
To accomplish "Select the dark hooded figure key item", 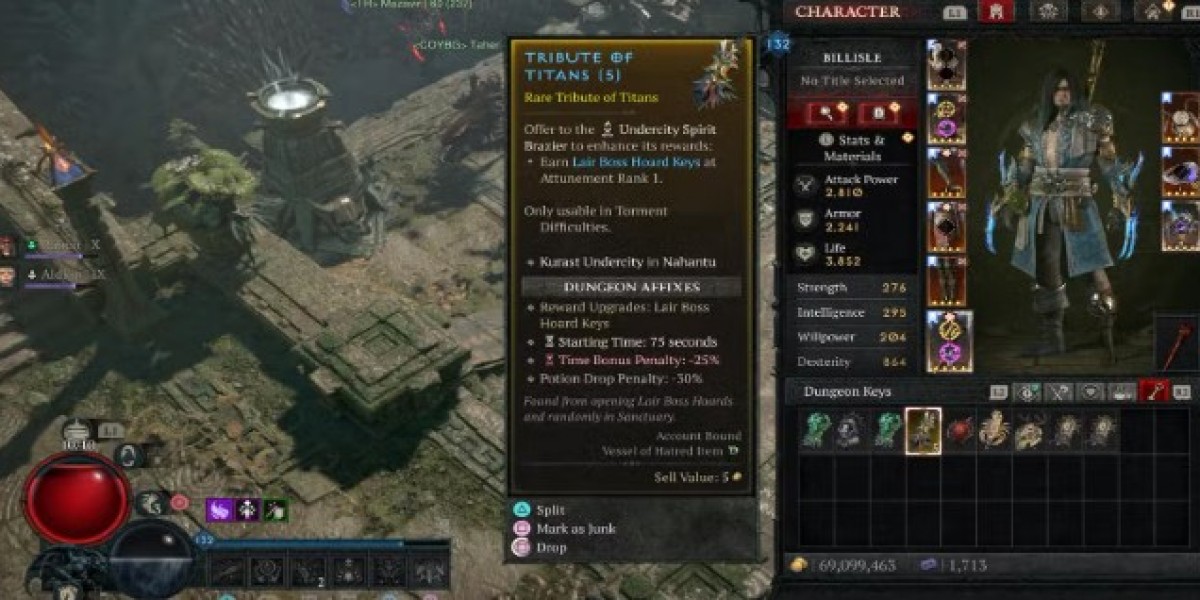I will (851, 431).
